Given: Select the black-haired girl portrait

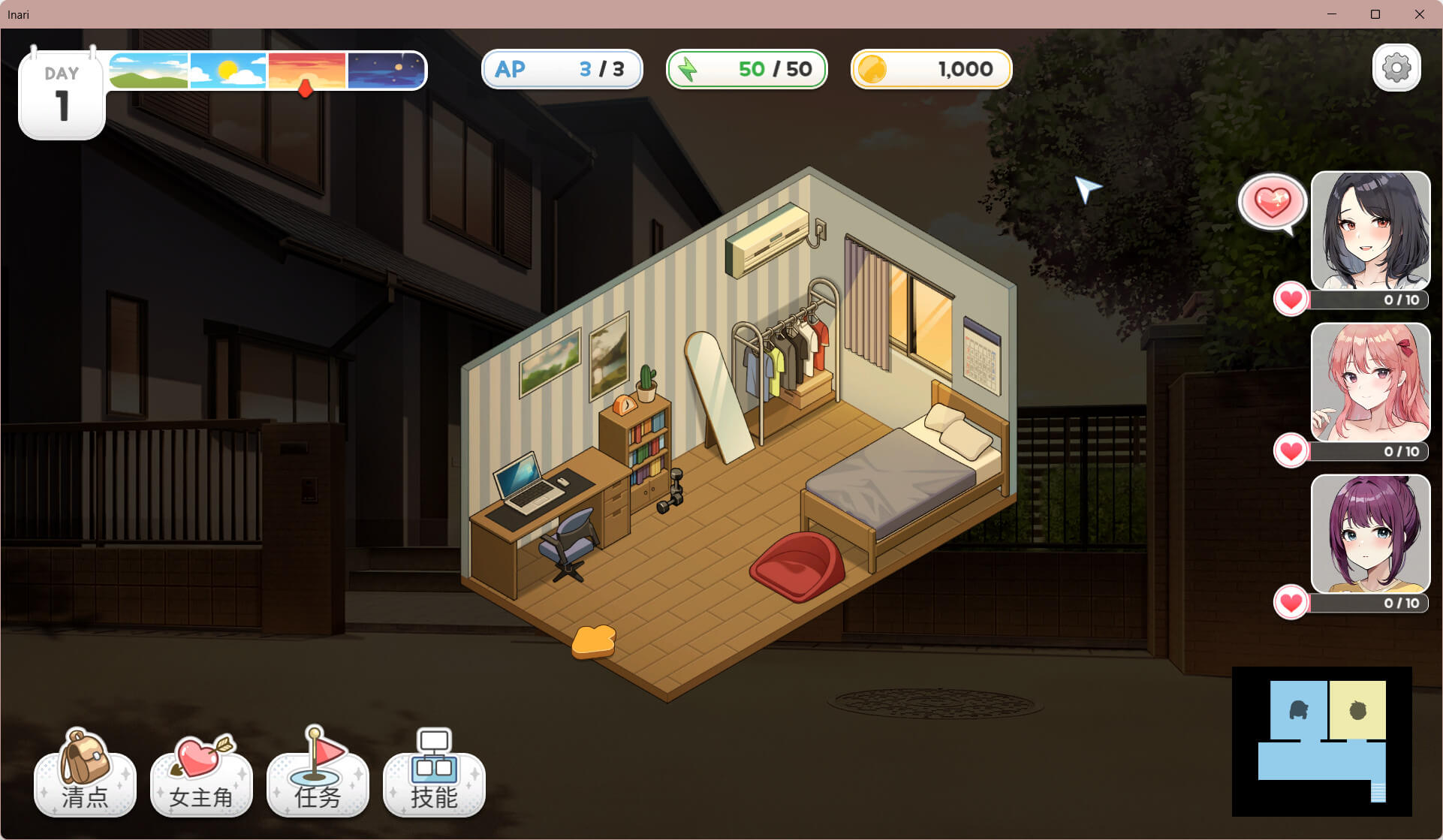Looking at the screenshot, I should tap(1370, 230).
